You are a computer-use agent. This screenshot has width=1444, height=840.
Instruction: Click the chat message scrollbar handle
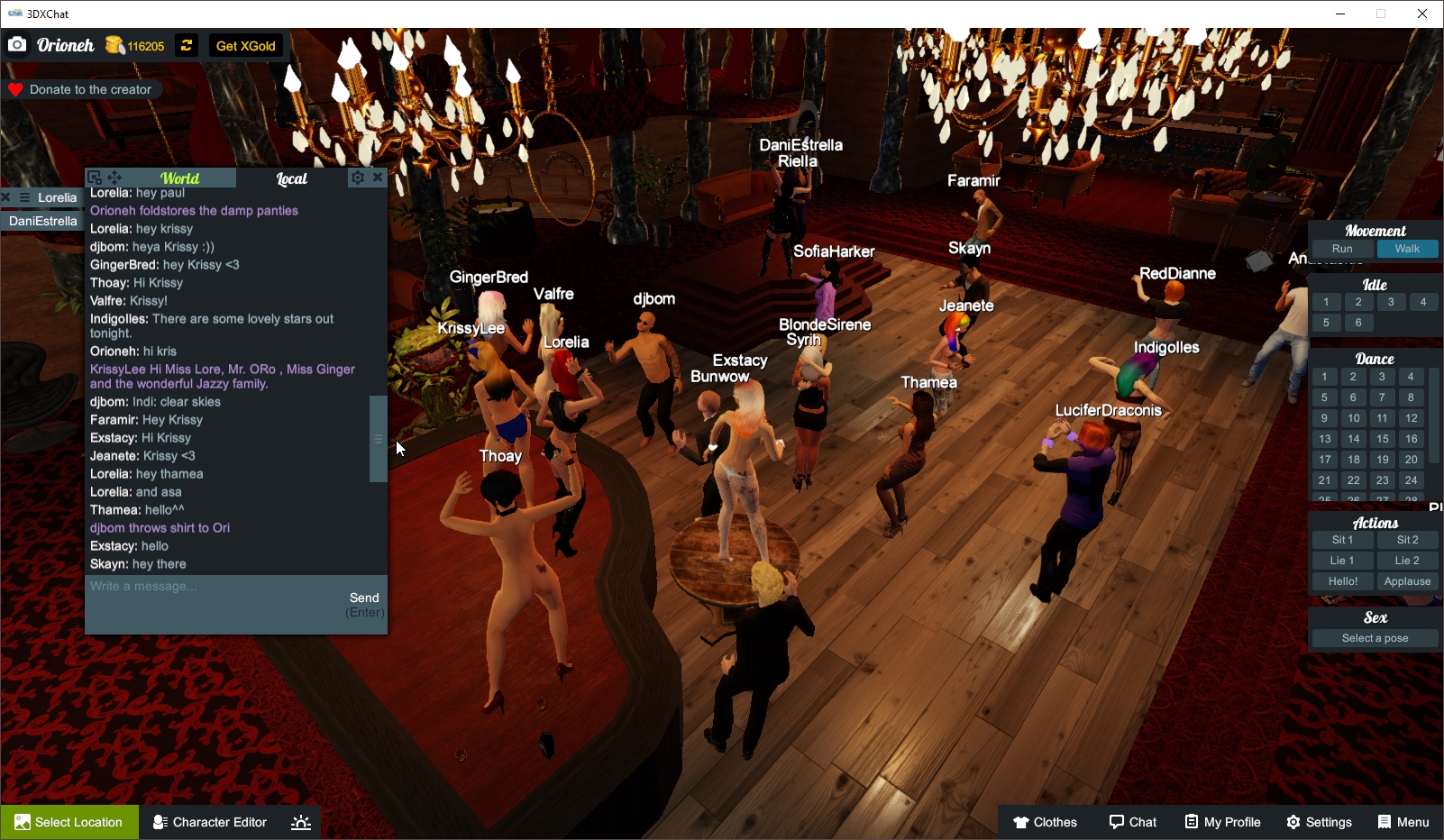point(378,439)
